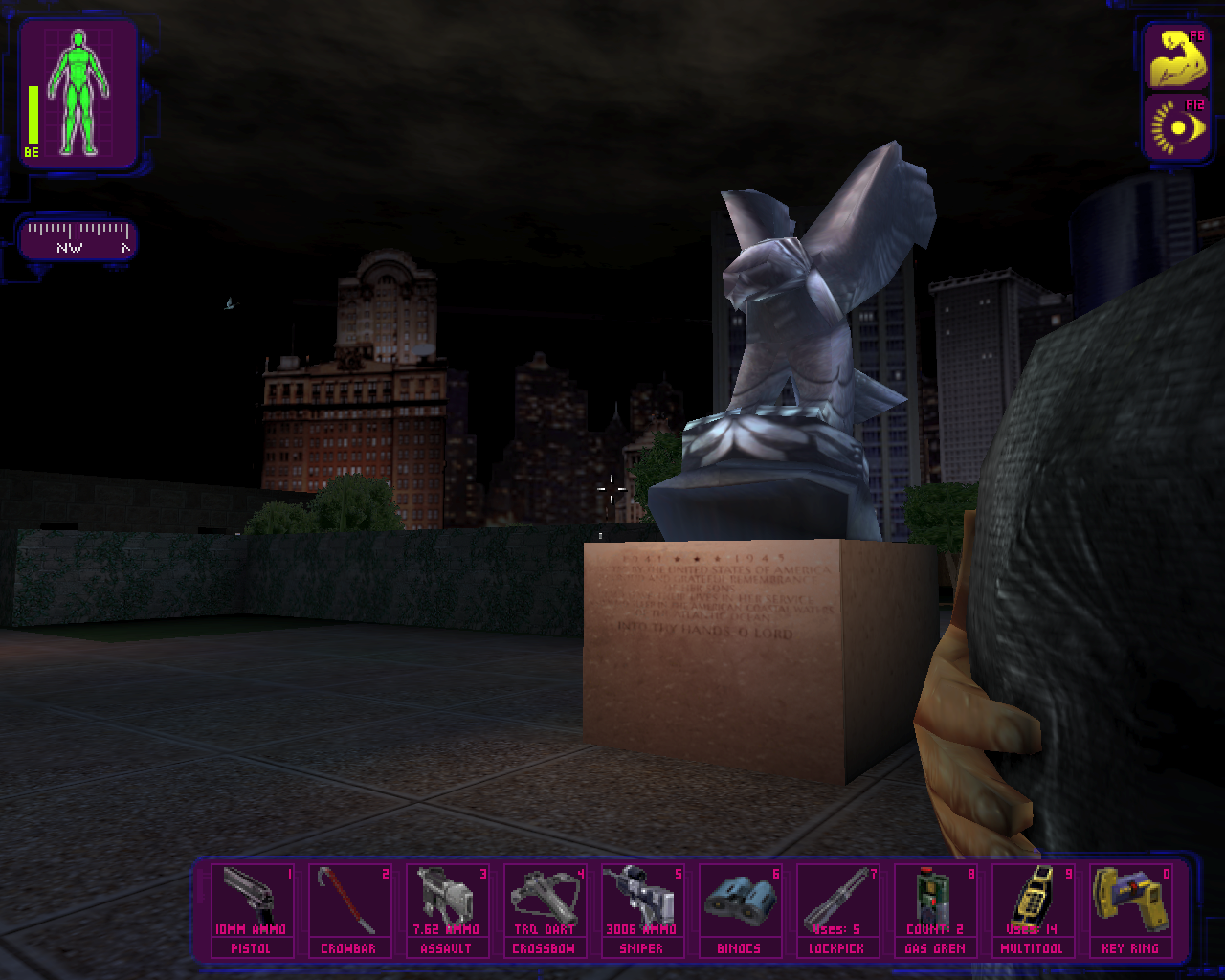The height and width of the screenshot is (980, 1225).
Task: Choose the Lockpick slot
Action: (x=837, y=909)
